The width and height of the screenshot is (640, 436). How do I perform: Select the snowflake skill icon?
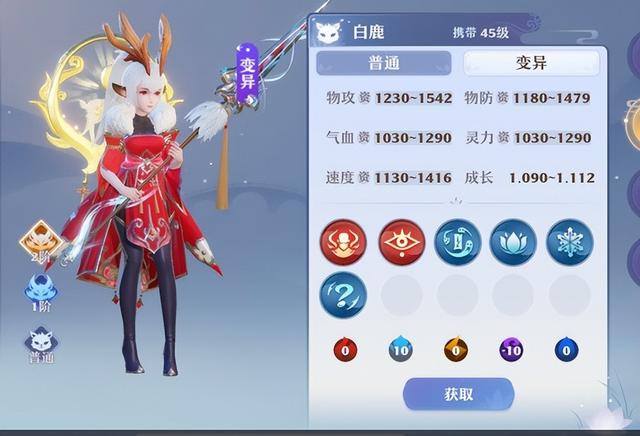pos(570,242)
